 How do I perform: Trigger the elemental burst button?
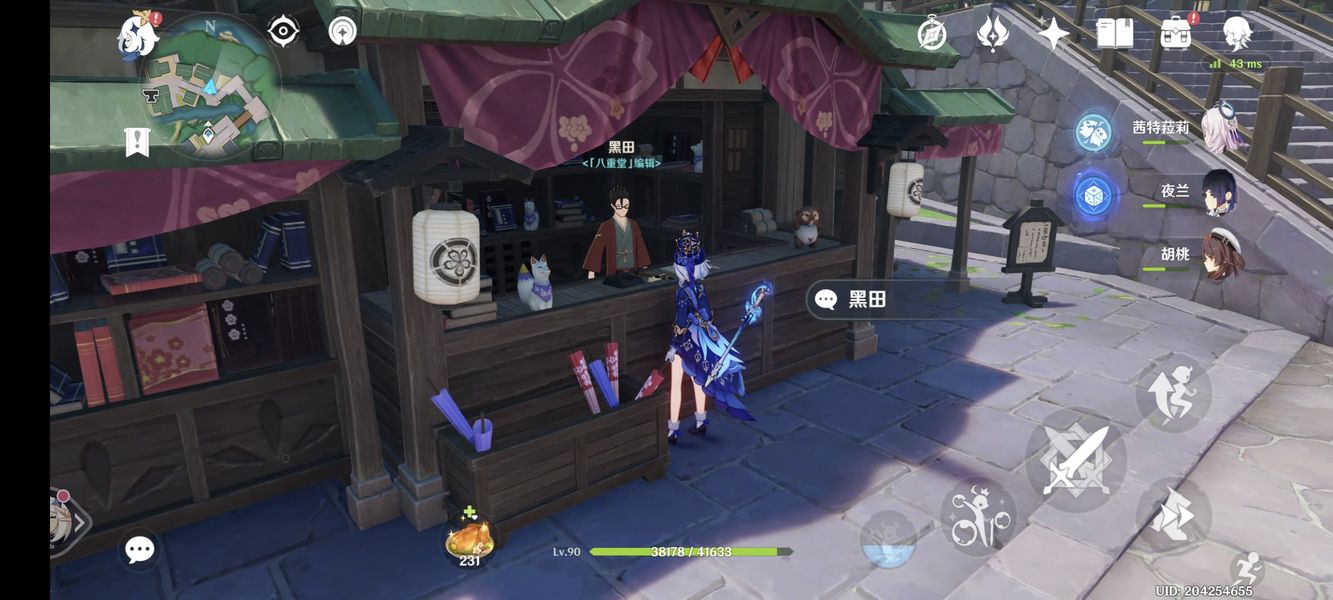887,540
